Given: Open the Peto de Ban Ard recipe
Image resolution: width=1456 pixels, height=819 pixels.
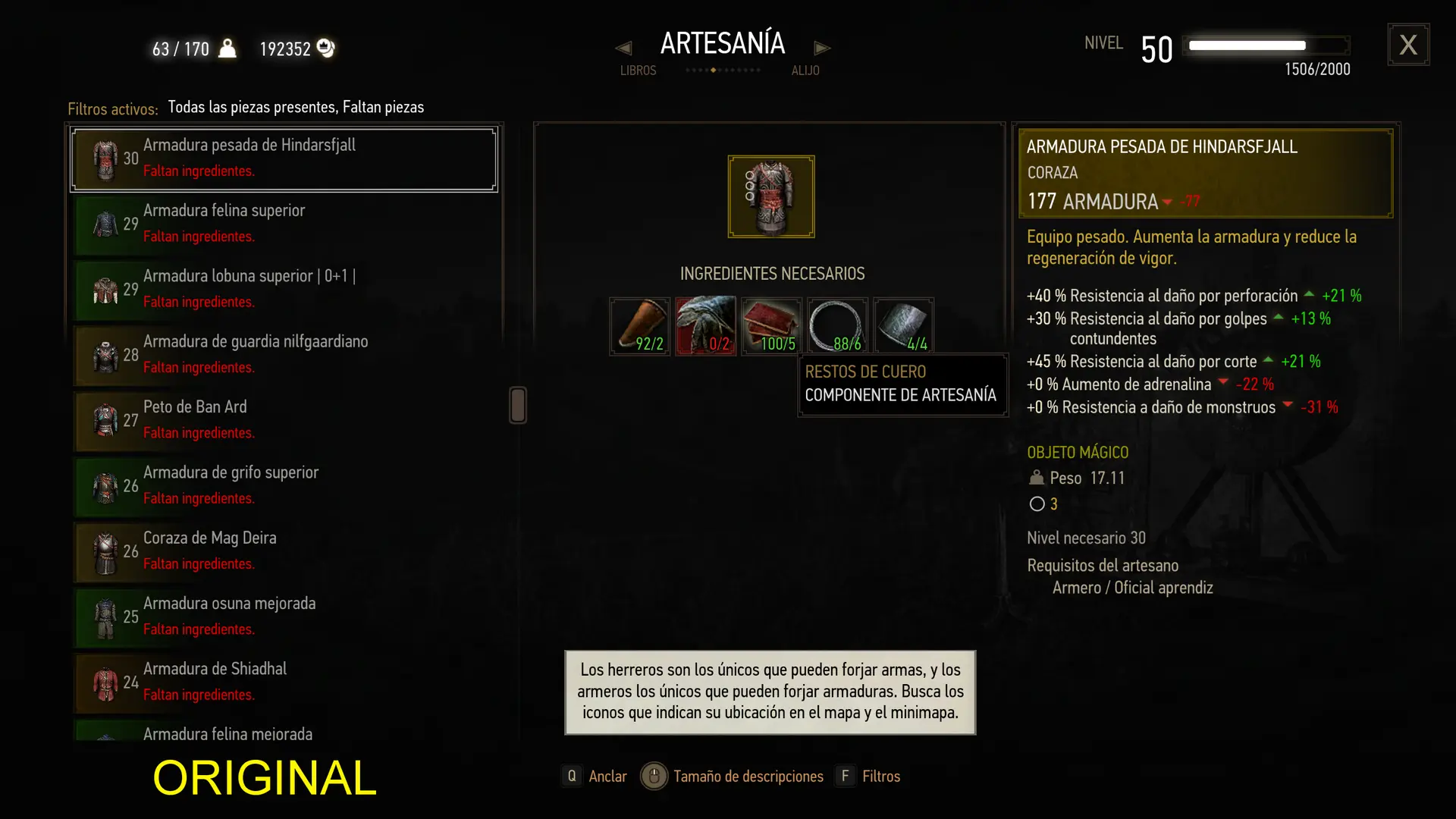Looking at the screenshot, I should coord(284,420).
